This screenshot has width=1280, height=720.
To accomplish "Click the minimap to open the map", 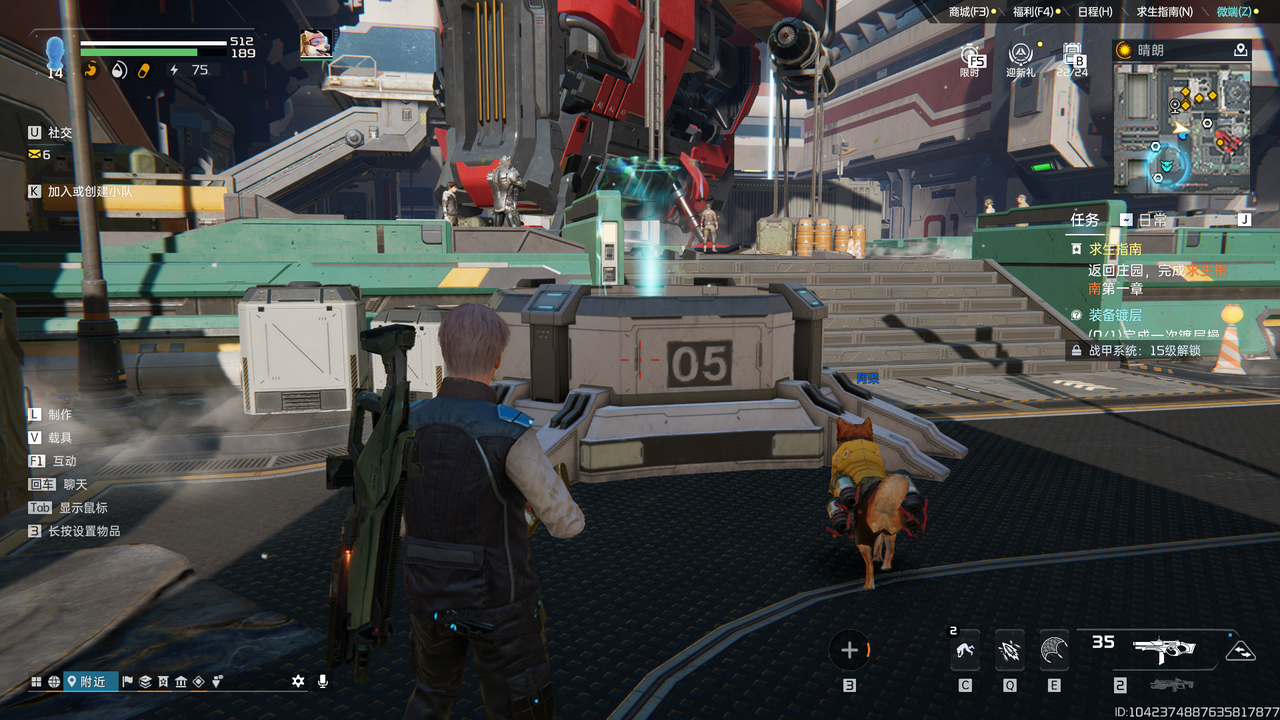I will pyautogui.click(x=1181, y=128).
